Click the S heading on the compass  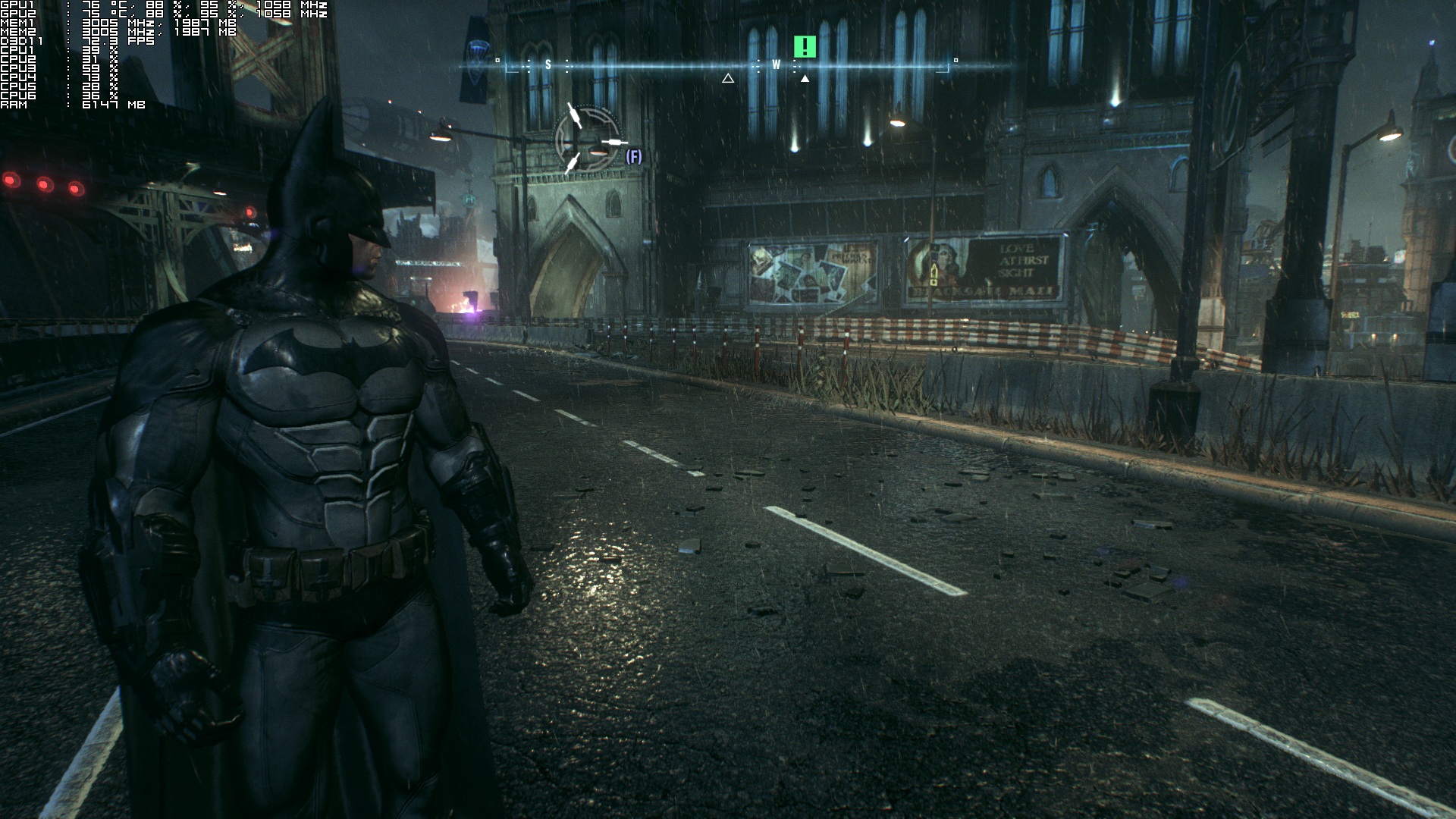[548, 65]
